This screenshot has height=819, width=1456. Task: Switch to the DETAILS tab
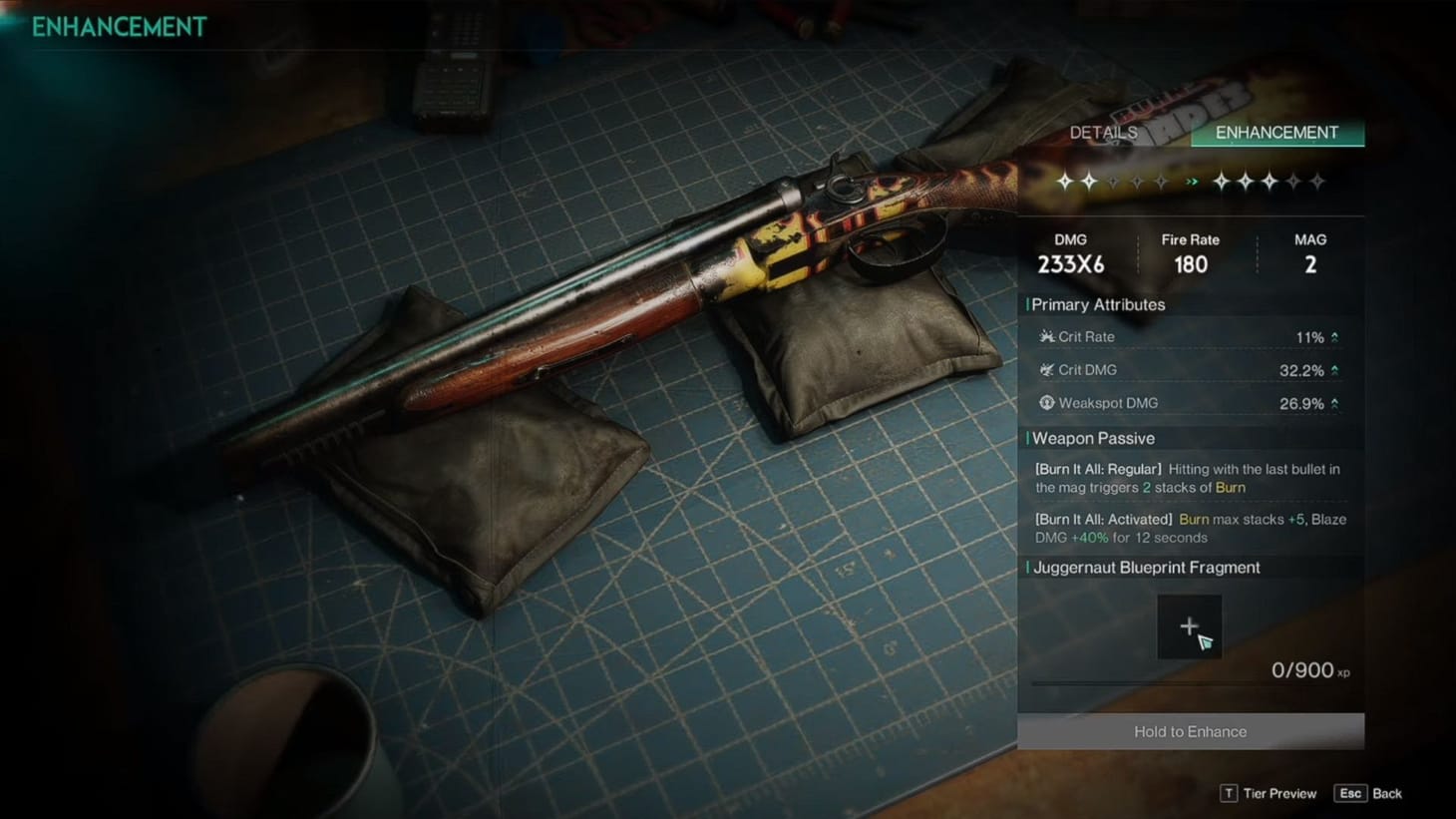click(x=1103, y=132)
